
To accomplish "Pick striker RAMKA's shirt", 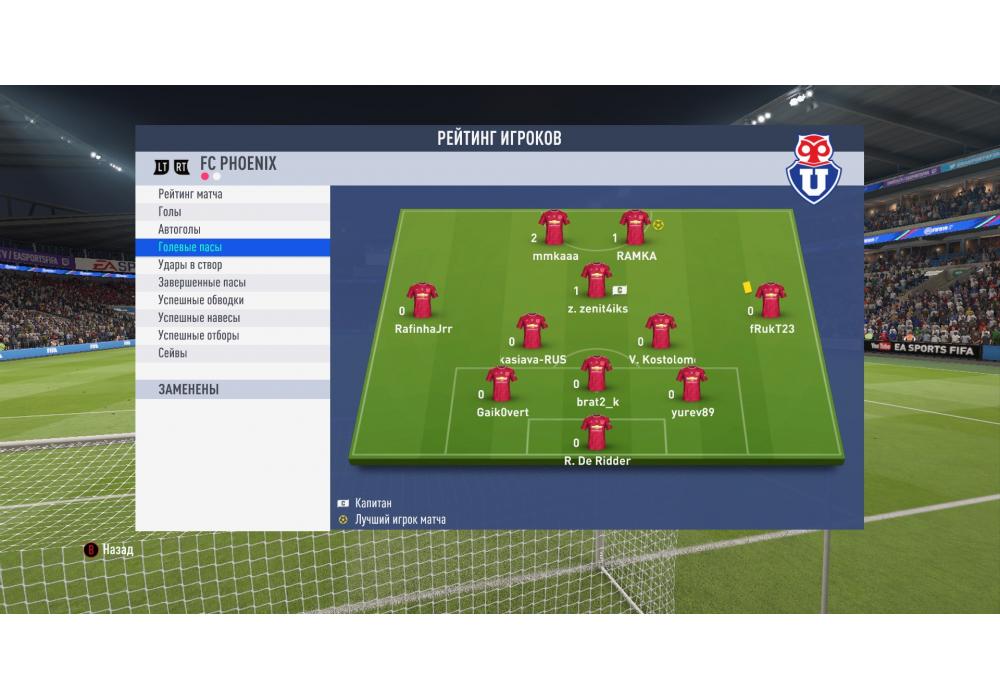I will click(x=635, y=228).
